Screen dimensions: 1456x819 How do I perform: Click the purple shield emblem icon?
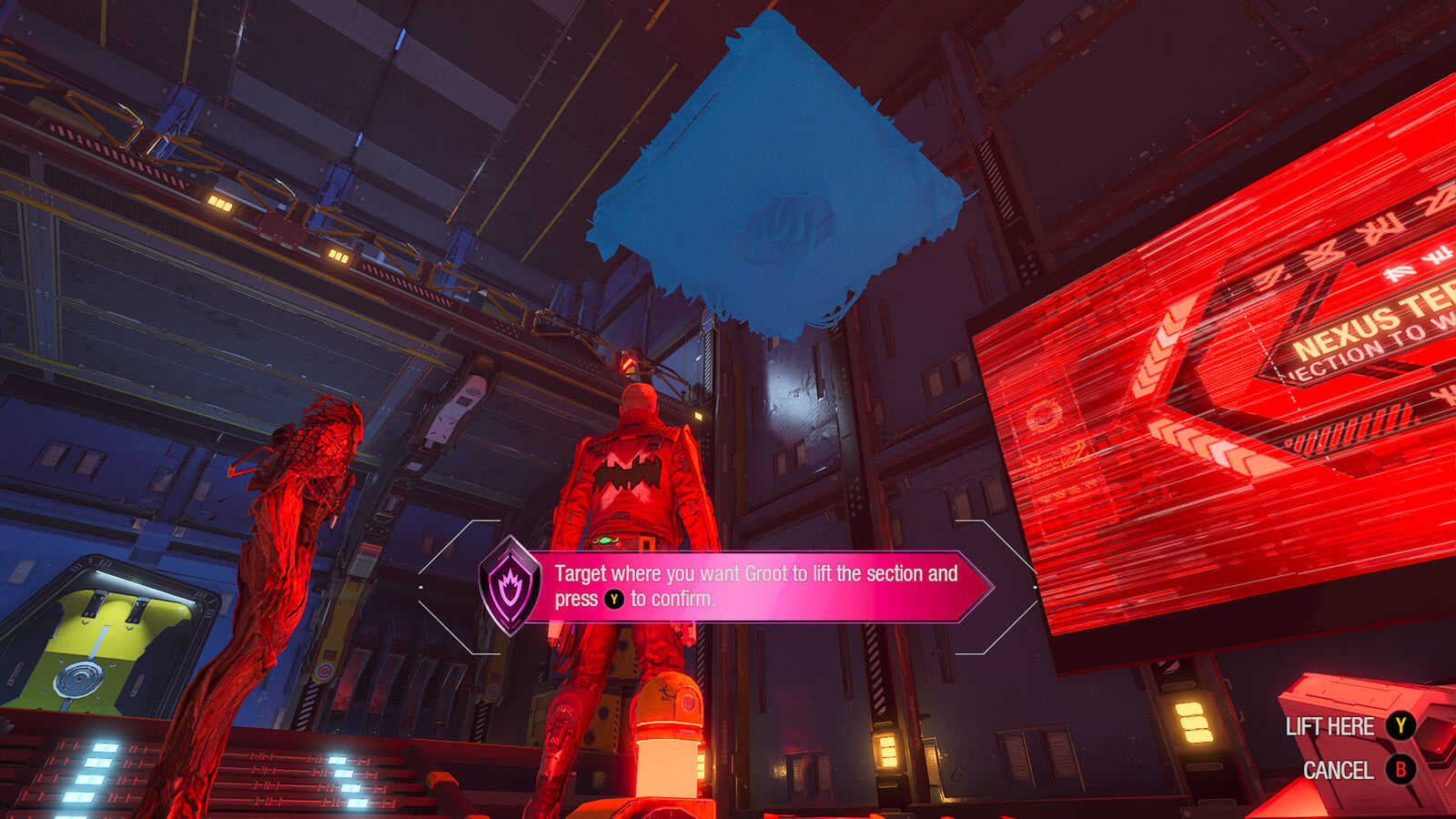pyautogui.click(x=510, y=585)
